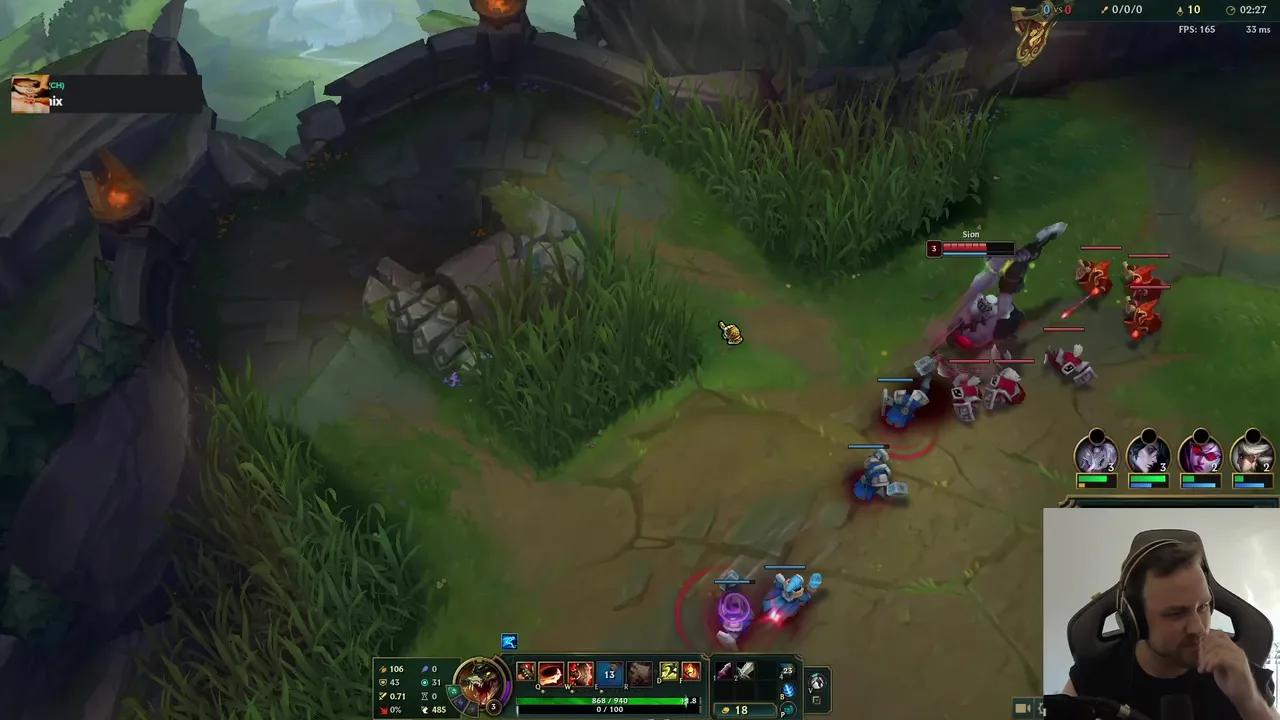
Task: Select the item in inventory slot 1
Action: [x=726, y=672]
